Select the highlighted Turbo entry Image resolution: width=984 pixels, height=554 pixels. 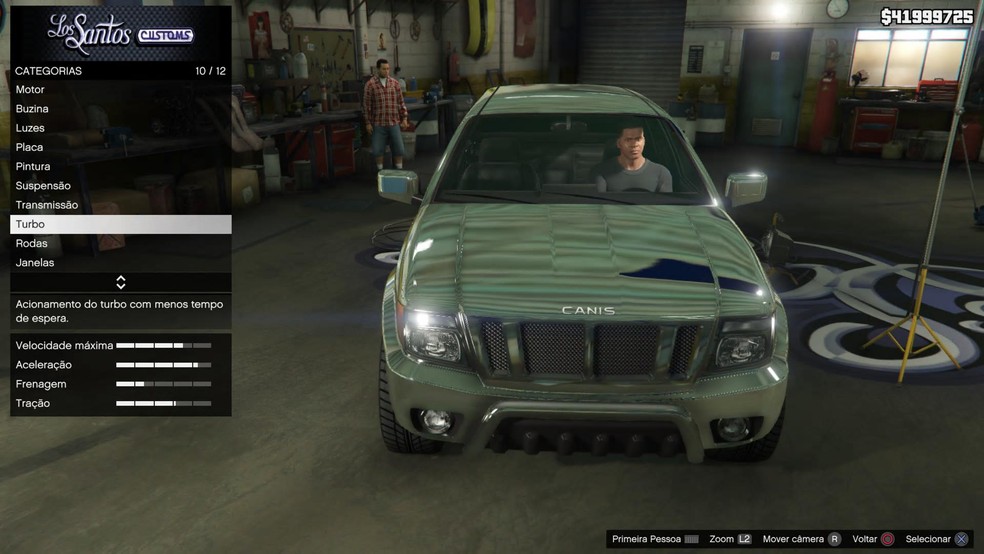(120, 224)
